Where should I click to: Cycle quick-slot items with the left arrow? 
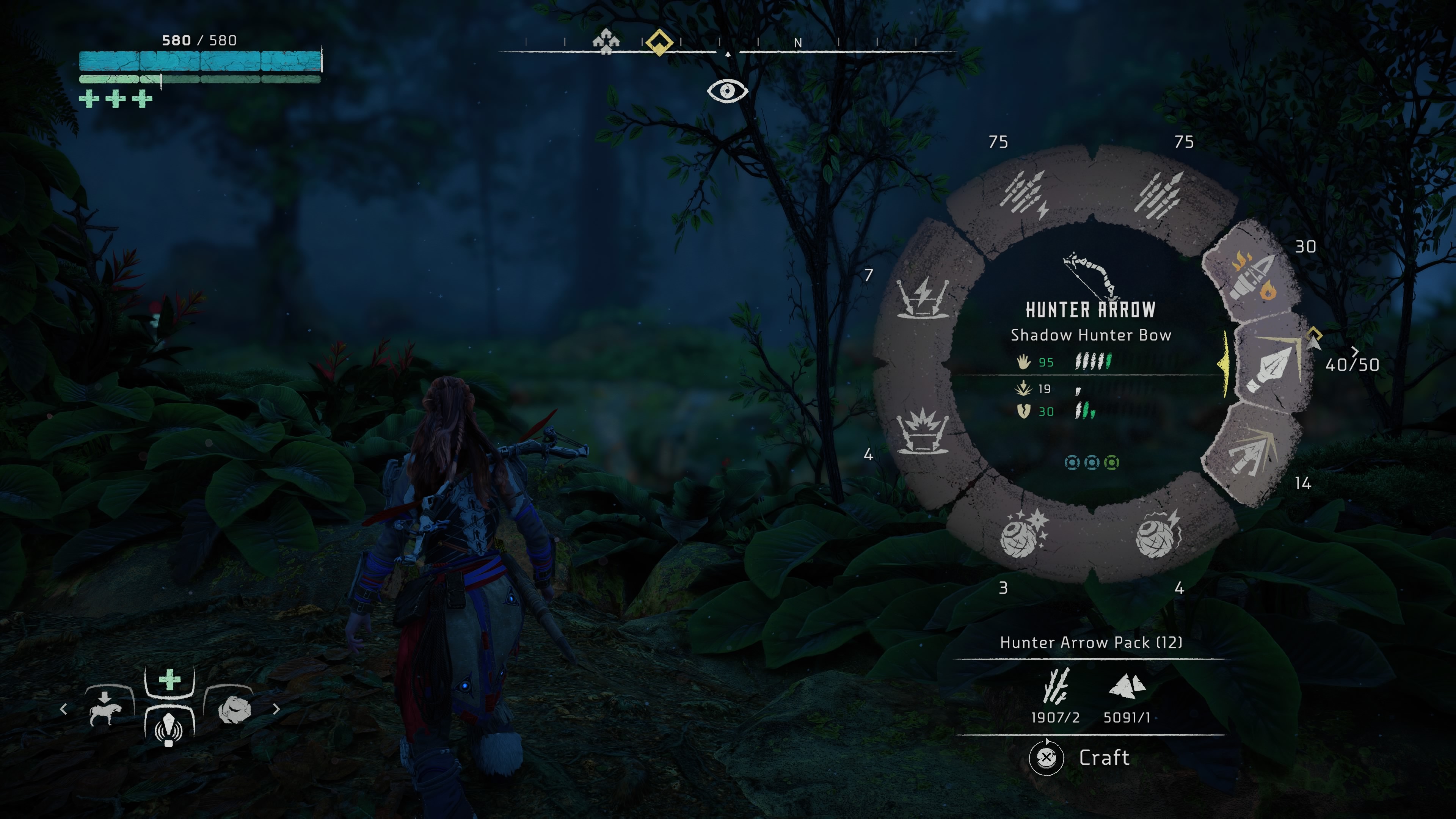(x=63, y=709)
